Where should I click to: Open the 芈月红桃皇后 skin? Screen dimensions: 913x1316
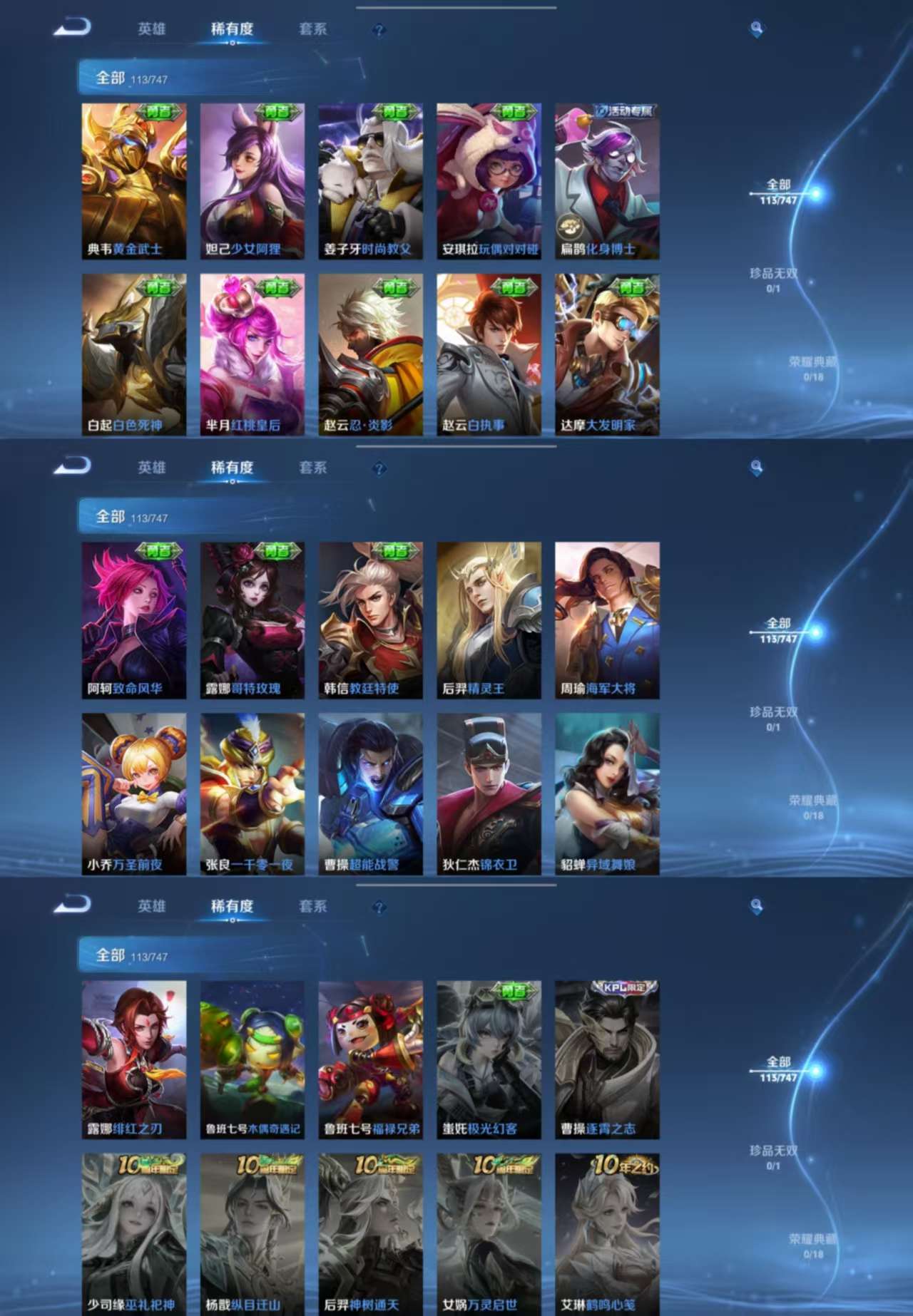(x=252, y=354)
